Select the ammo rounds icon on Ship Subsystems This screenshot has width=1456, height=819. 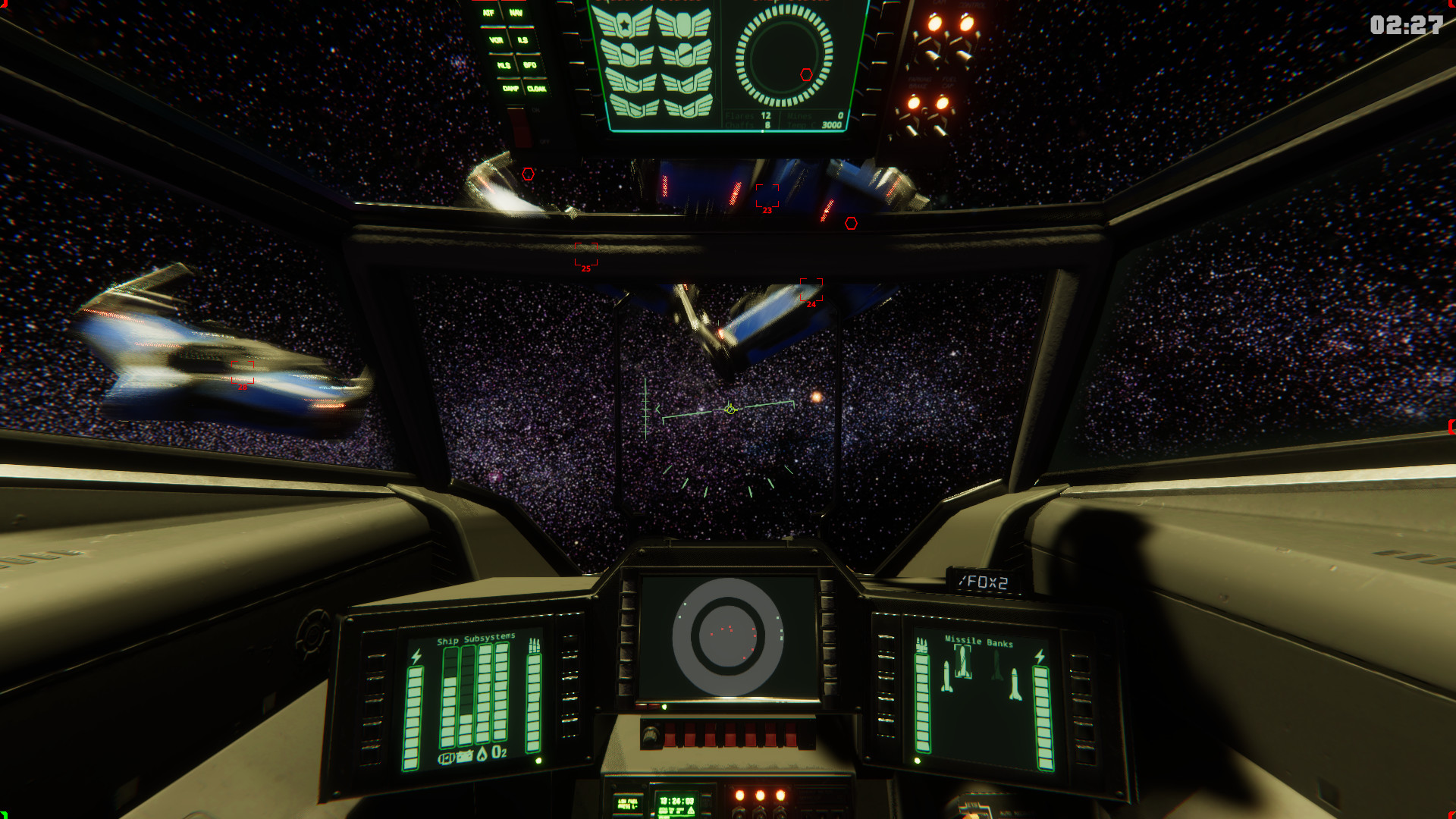(x=535, y=645)
